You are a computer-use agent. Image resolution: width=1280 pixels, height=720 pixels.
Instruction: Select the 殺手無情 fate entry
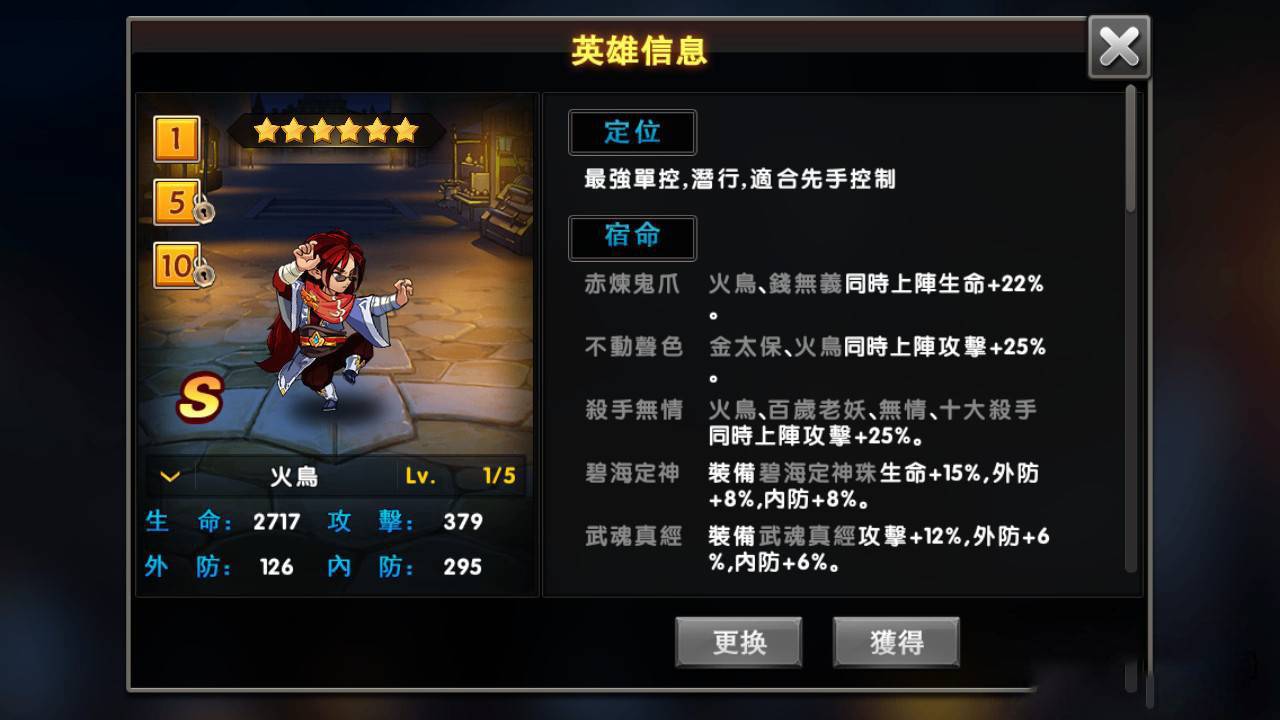tap(632, 409)
